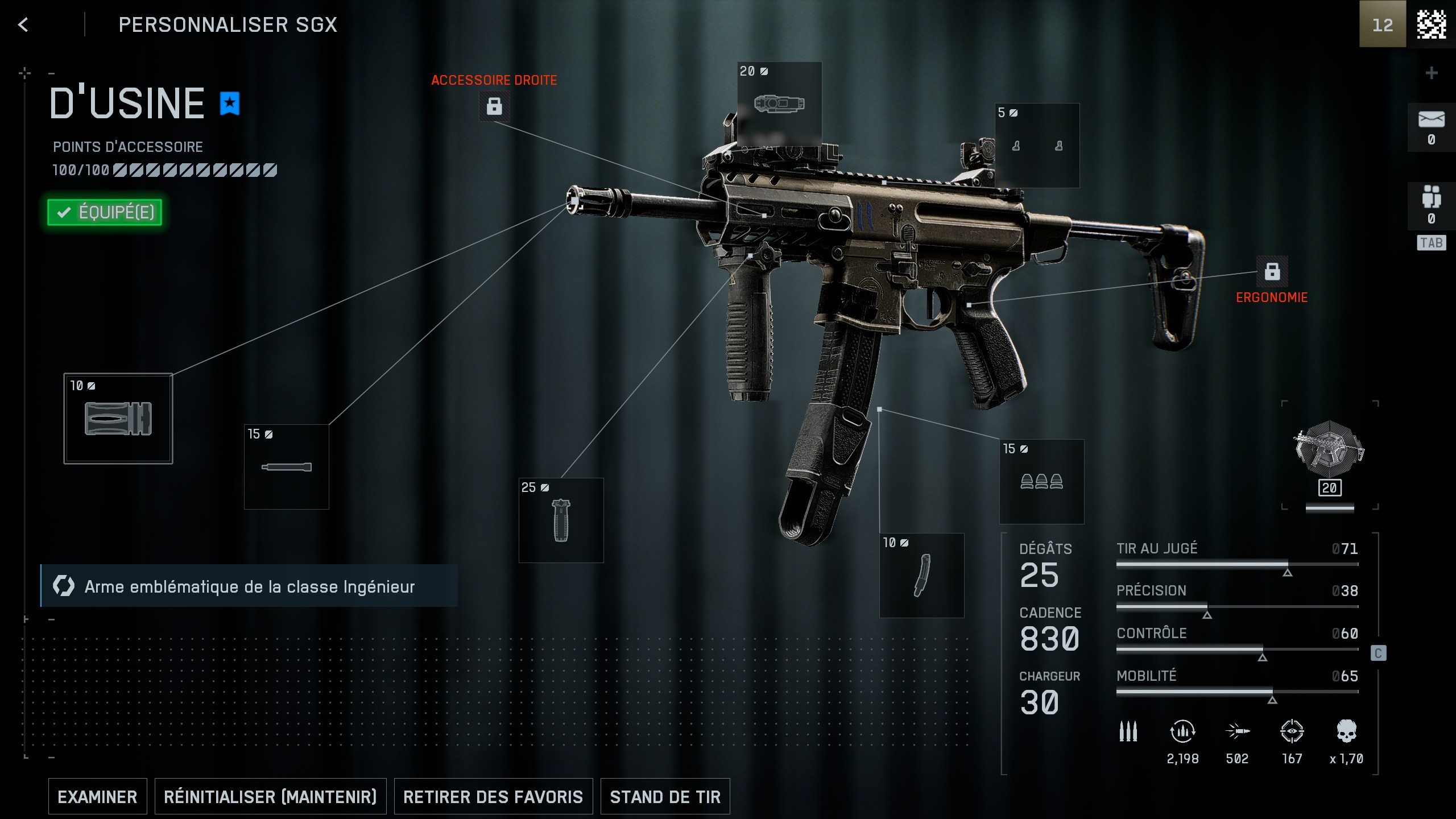
Task: Click the envelope messages icon
Action: pos(1432,119)
